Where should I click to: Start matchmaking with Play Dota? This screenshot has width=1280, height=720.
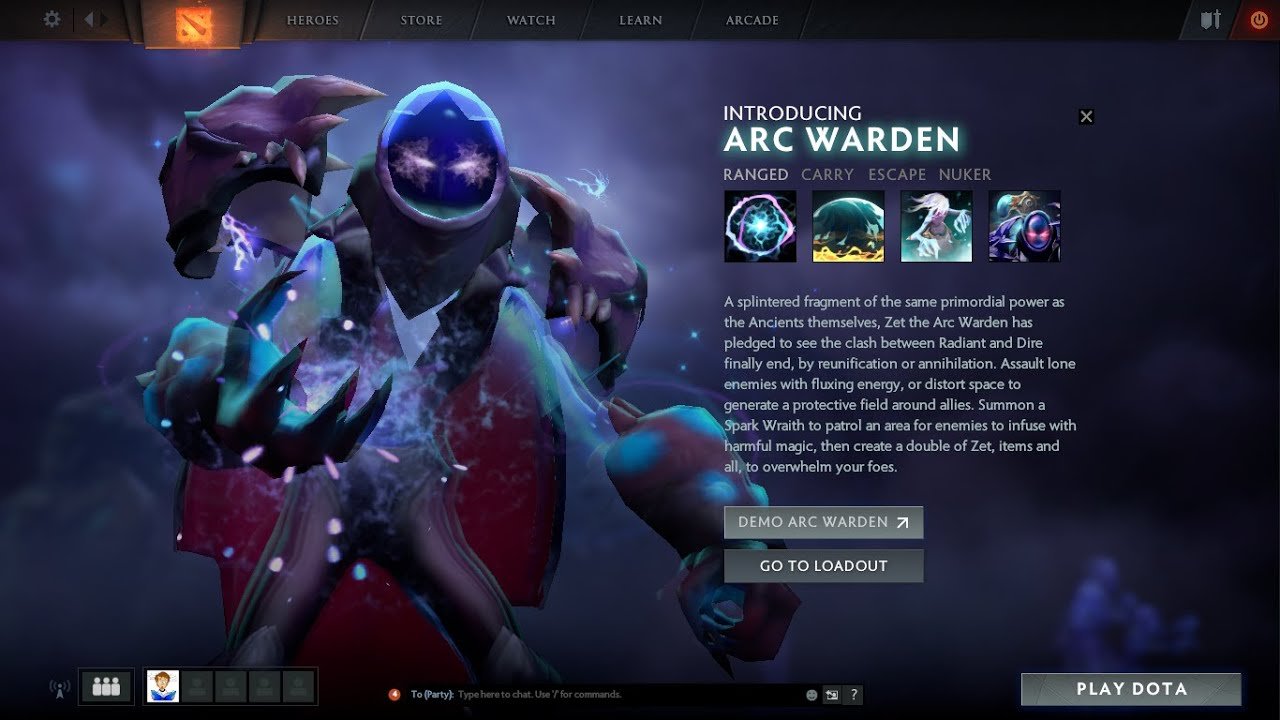(x=1131, y=689)
